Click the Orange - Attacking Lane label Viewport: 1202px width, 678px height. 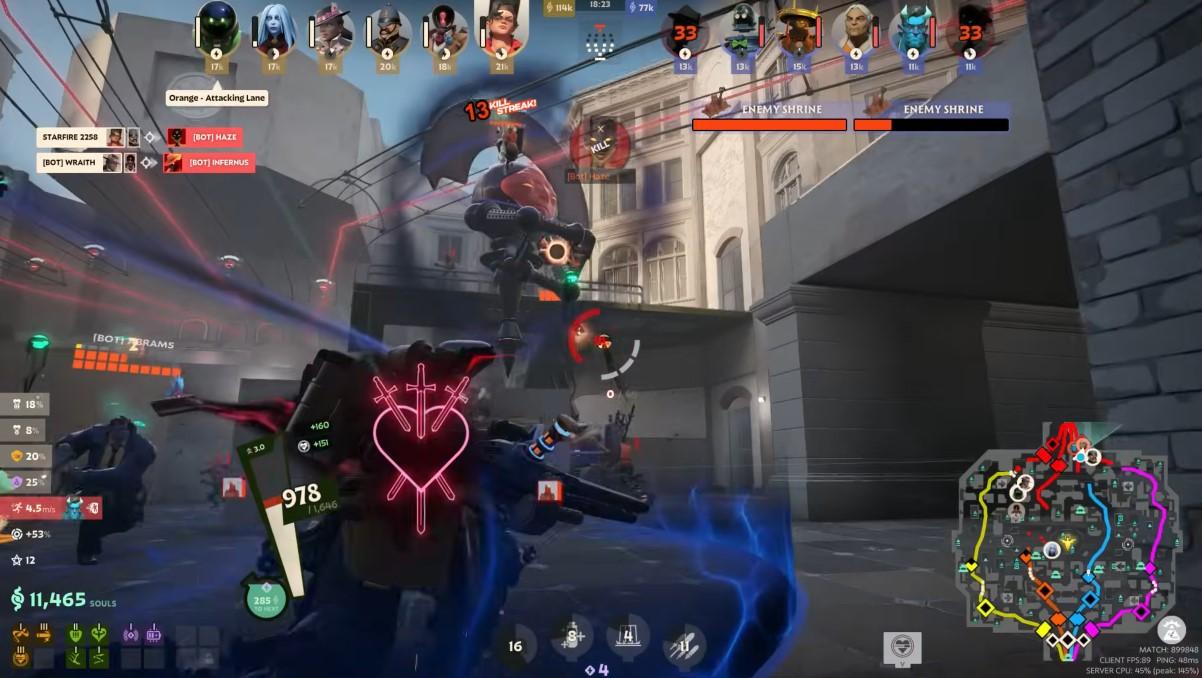215,98
